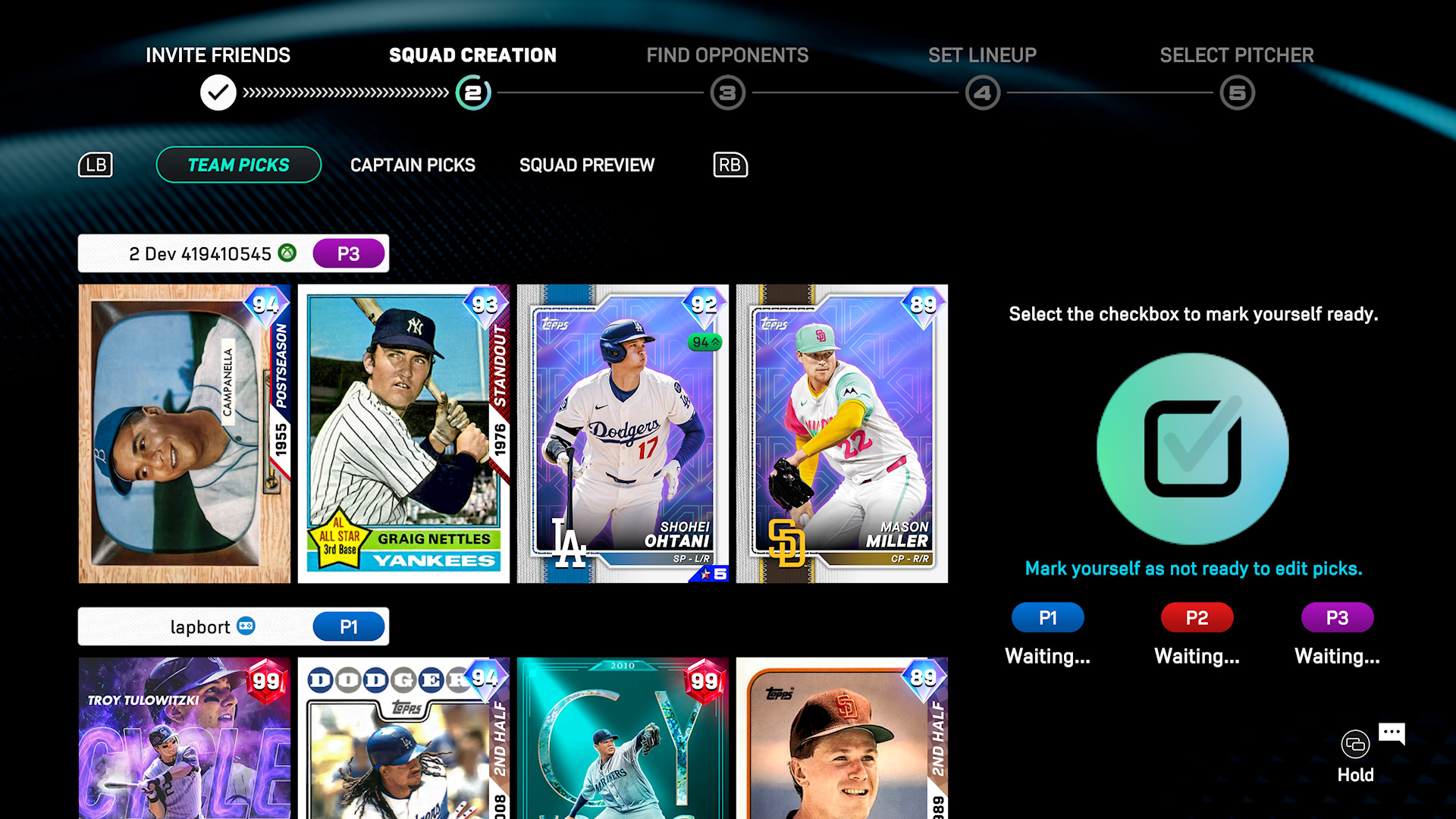Jump to Select Pitcher step 5

1237,93
